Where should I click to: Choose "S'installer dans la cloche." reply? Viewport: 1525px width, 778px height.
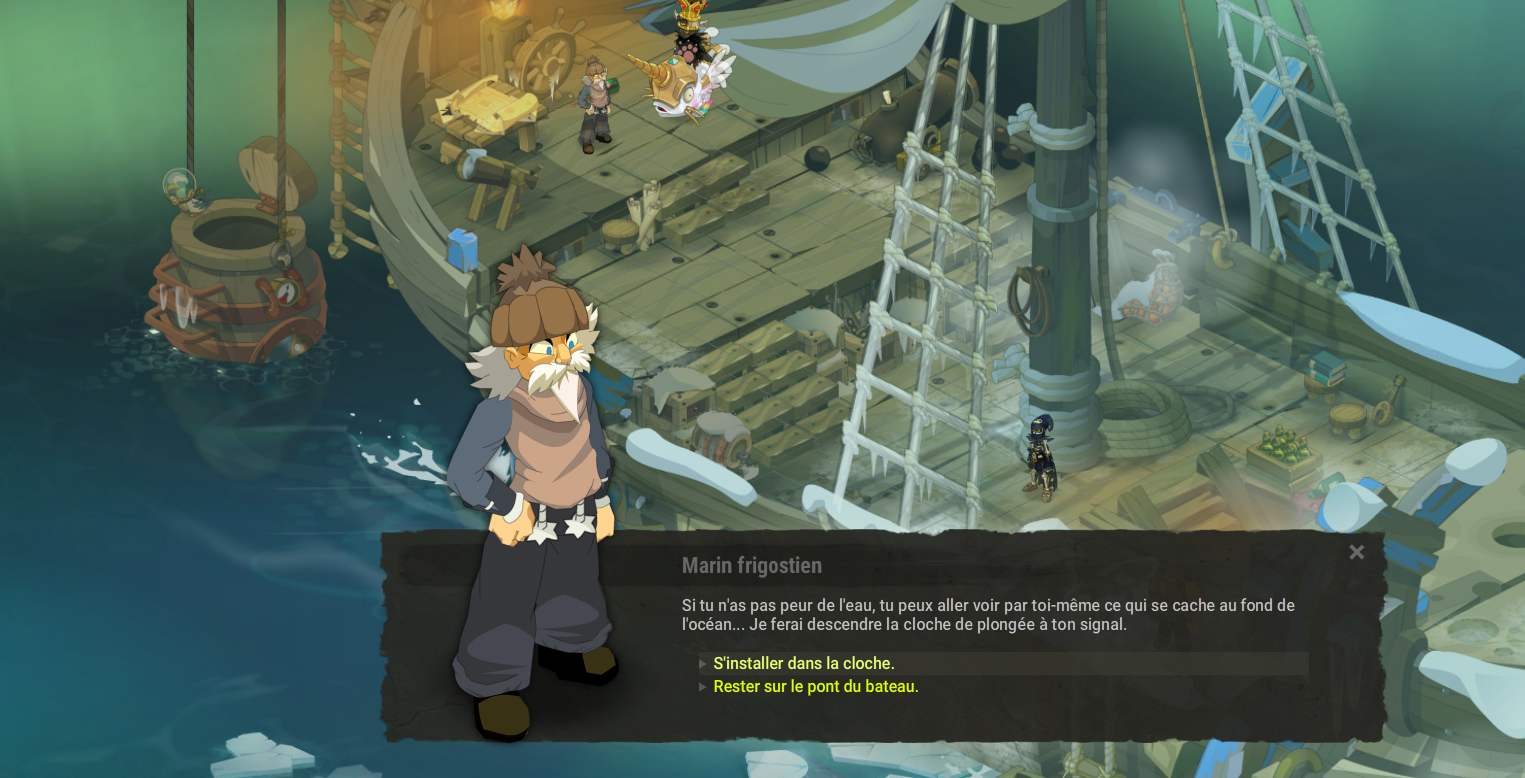click(804, 664)
